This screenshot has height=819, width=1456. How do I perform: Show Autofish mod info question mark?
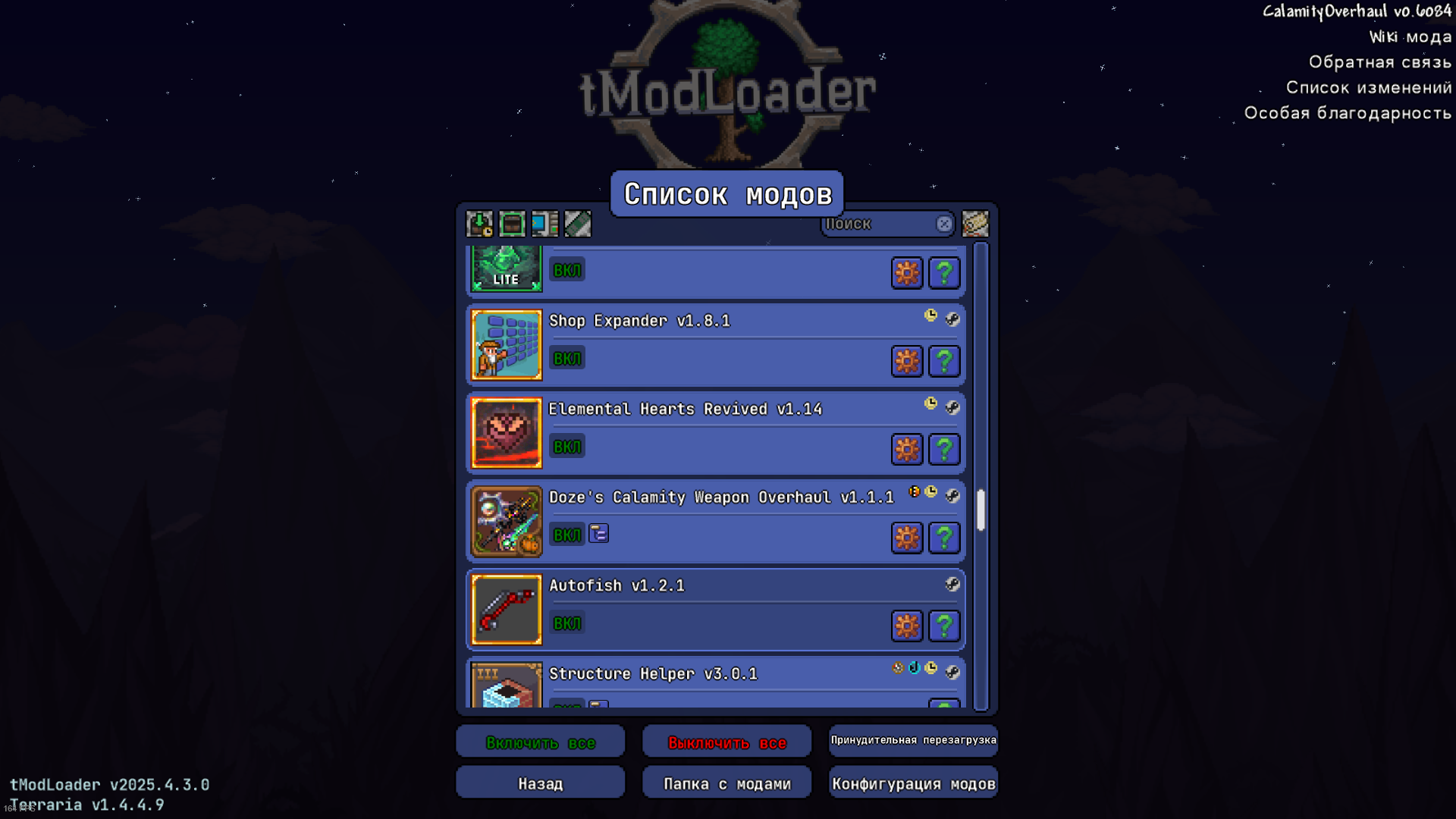pos(944,626)
